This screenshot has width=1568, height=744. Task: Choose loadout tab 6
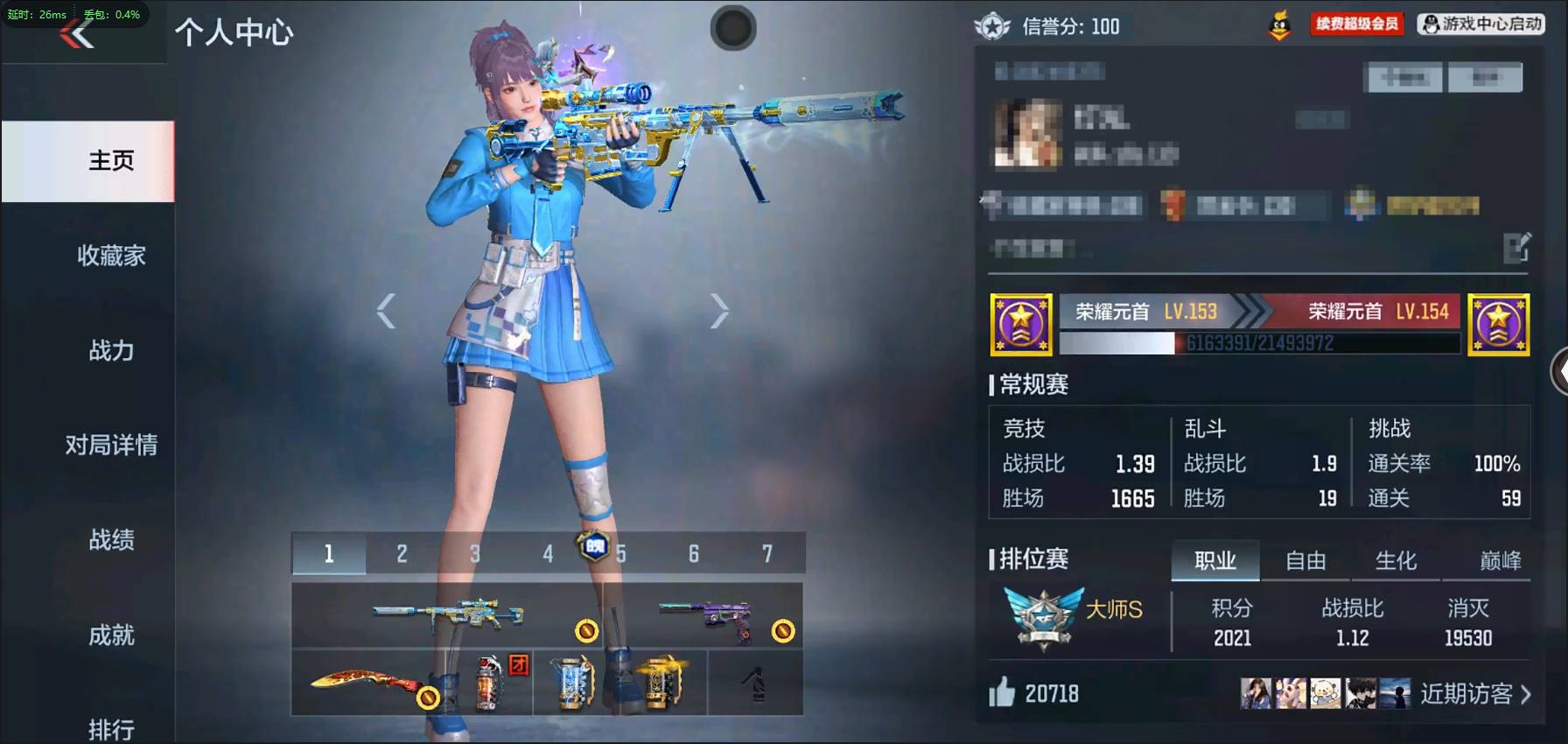click(693, 554)
